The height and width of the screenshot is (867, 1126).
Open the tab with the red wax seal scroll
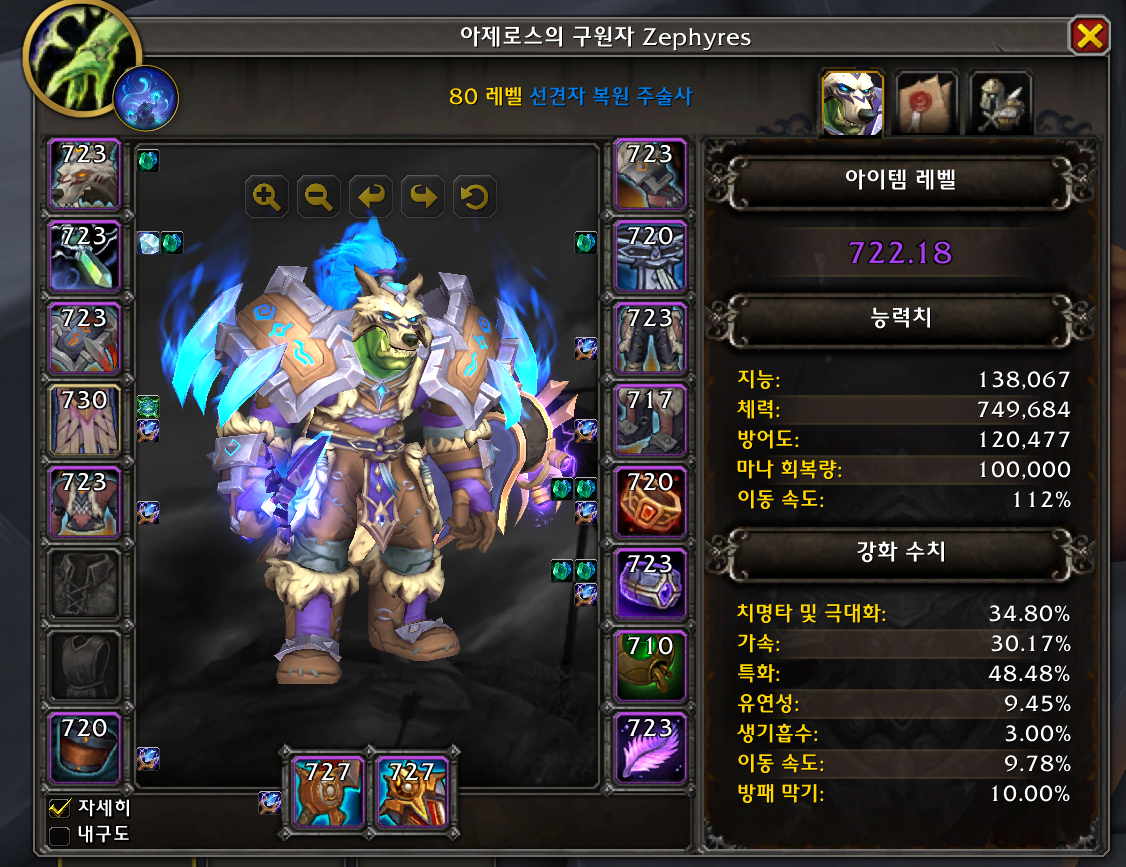(x=926, y=103)
